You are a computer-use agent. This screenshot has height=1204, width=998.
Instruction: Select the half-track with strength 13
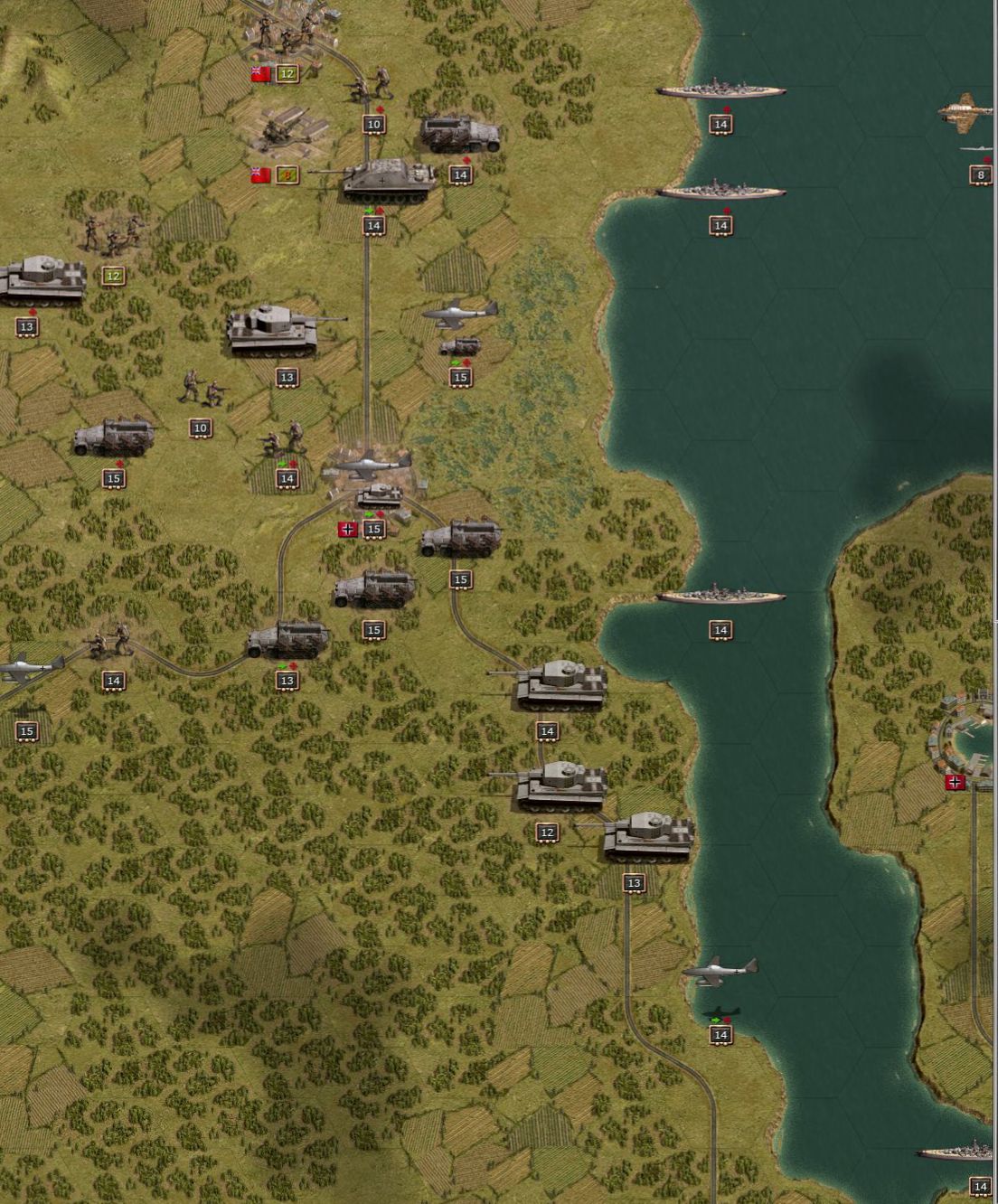(x=287, y=640)
